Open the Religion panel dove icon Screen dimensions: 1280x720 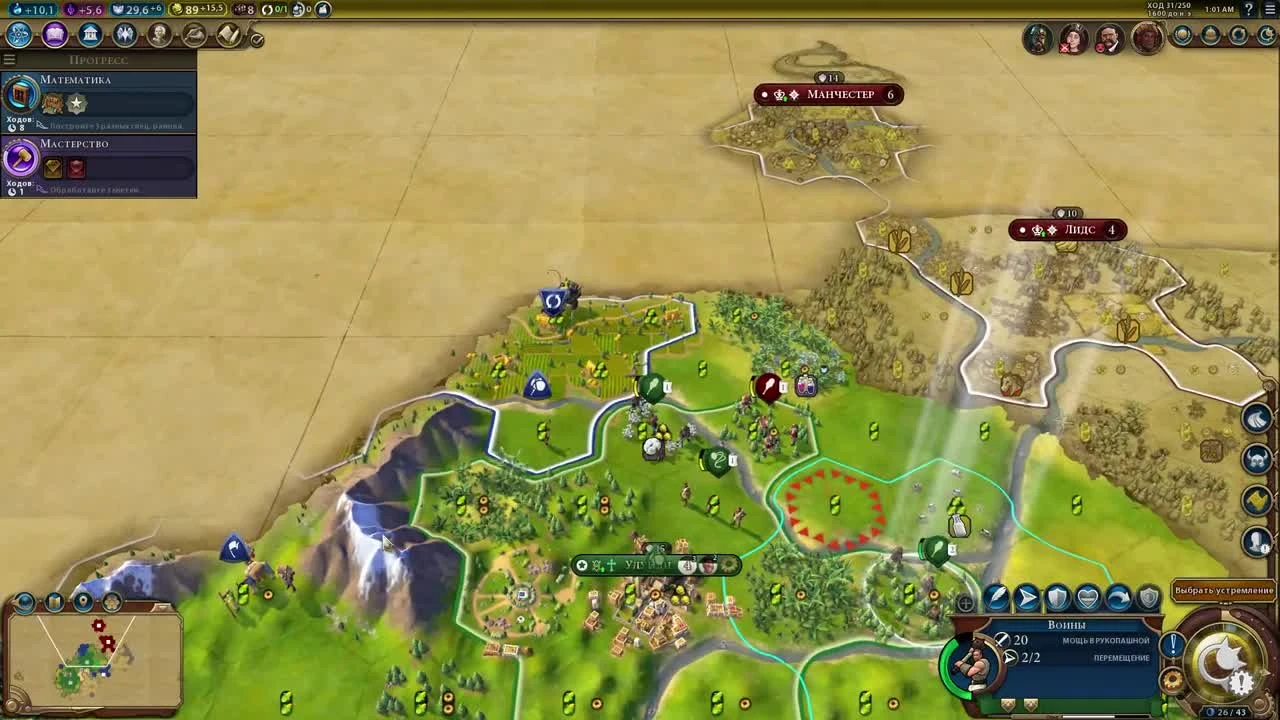click(123, 34)
